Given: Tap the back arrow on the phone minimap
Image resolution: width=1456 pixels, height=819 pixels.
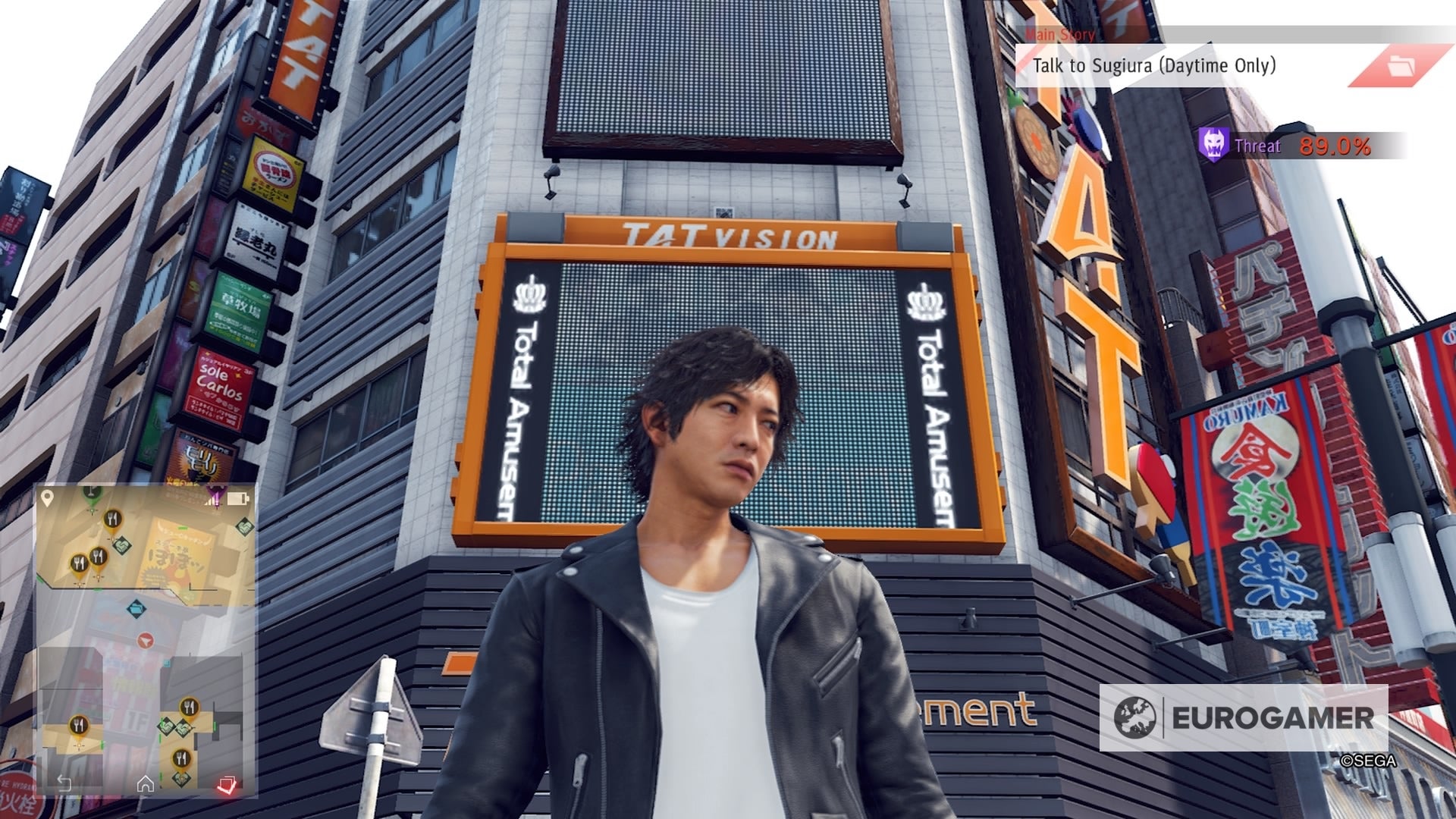Looking at the screenshot, I should click(64, 784).
